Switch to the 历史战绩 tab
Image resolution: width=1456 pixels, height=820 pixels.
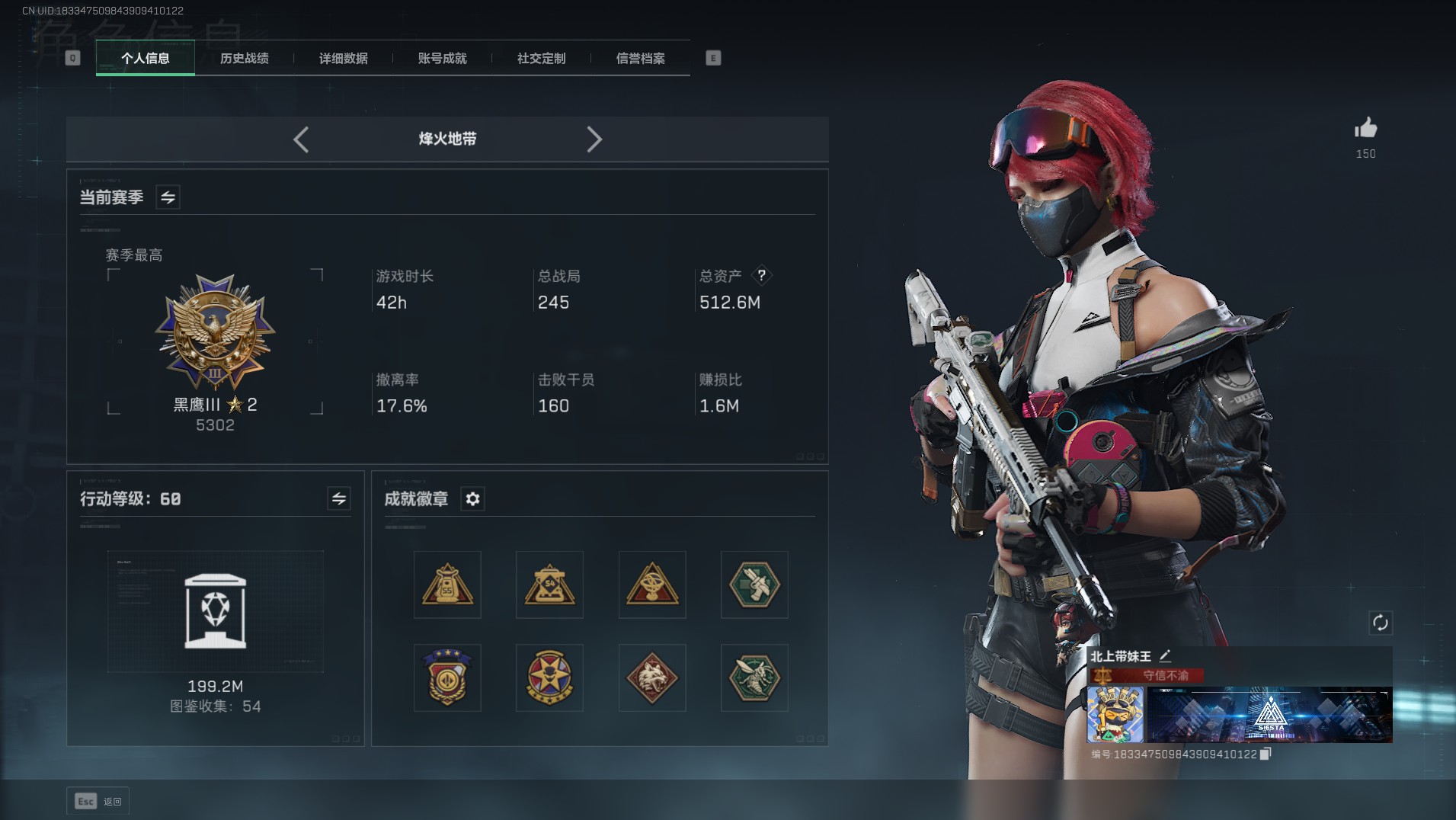244,59
